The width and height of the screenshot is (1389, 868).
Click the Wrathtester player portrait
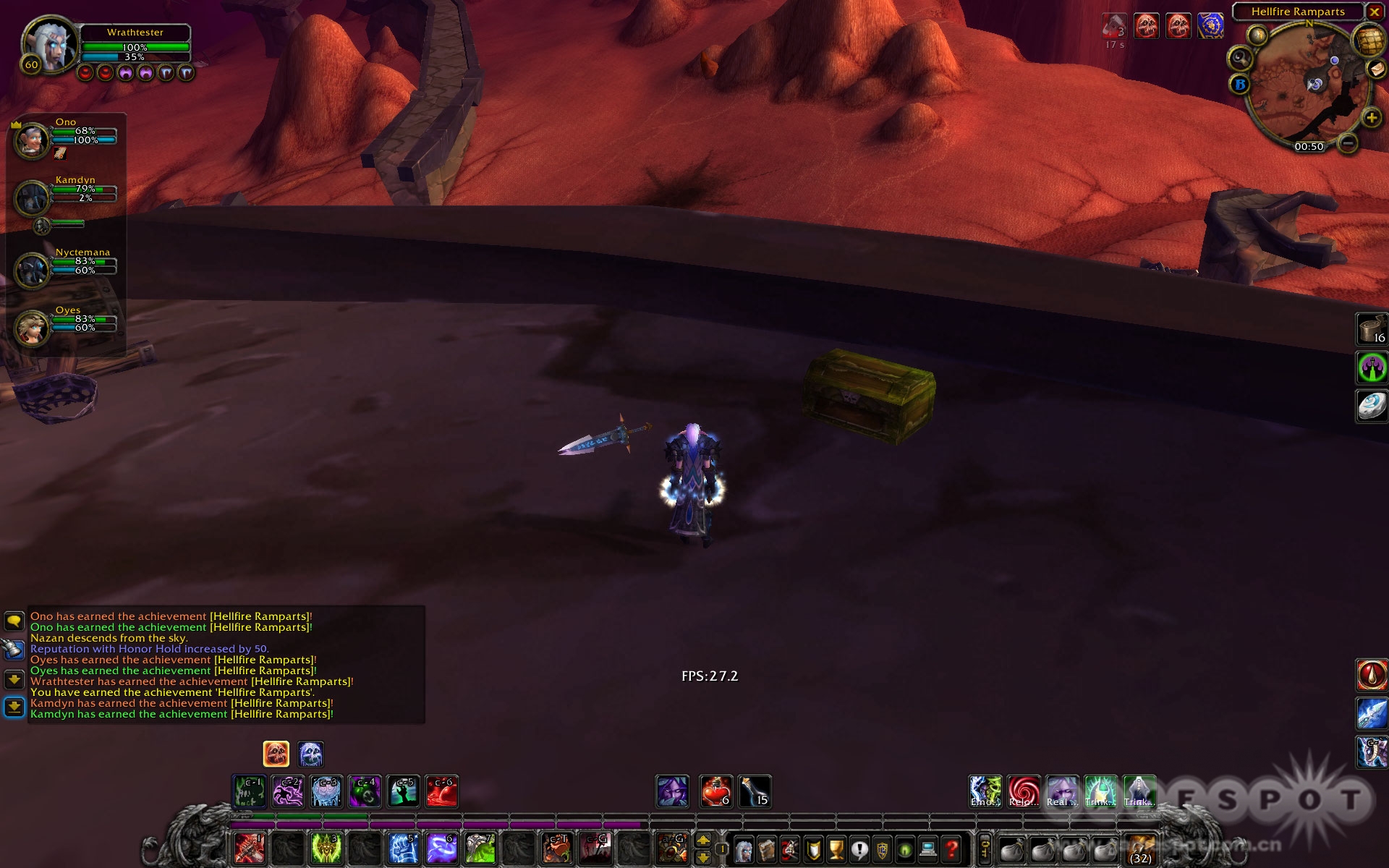point(49,45)
